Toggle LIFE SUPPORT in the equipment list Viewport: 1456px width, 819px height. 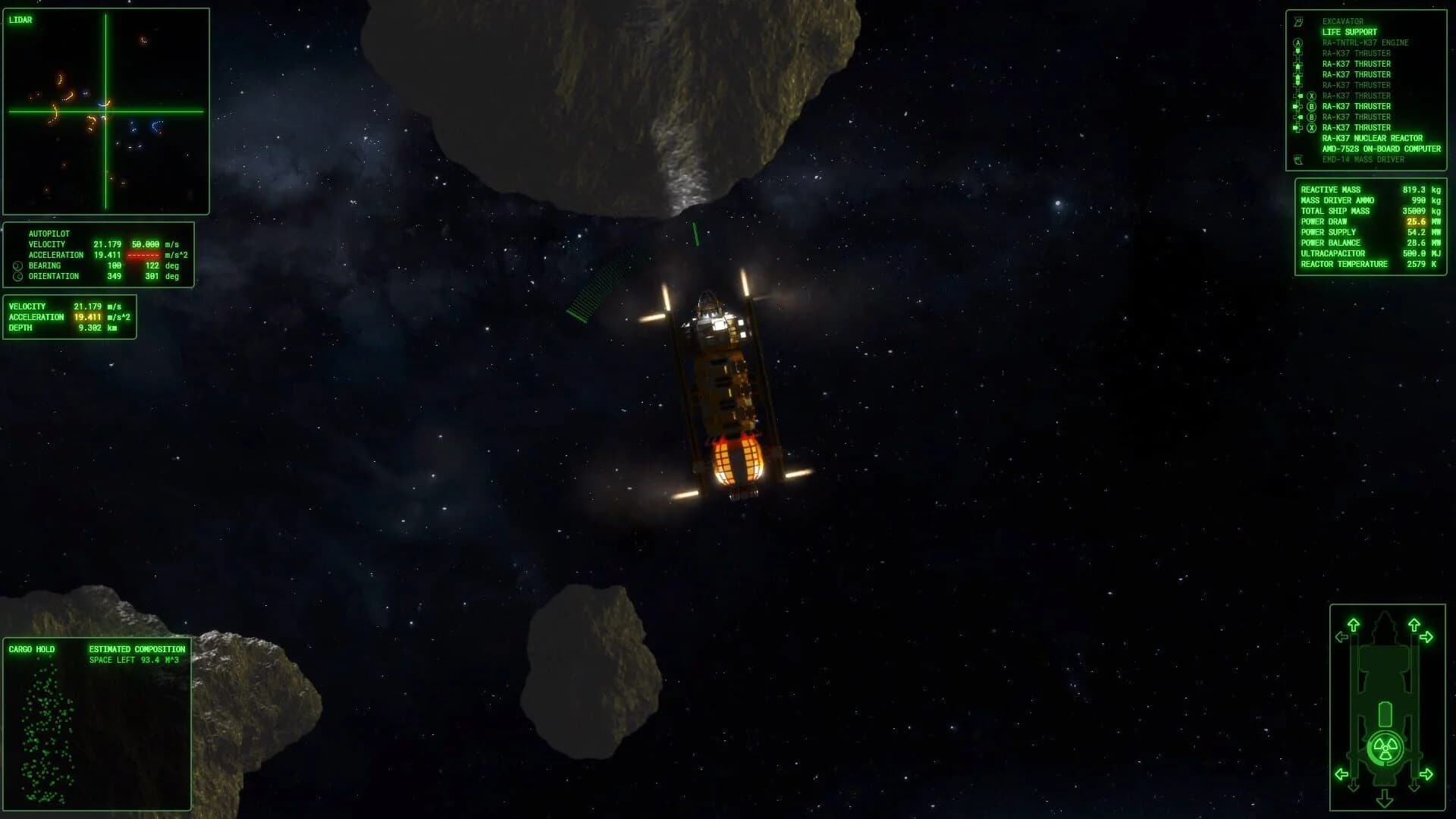click(1349, 32)
